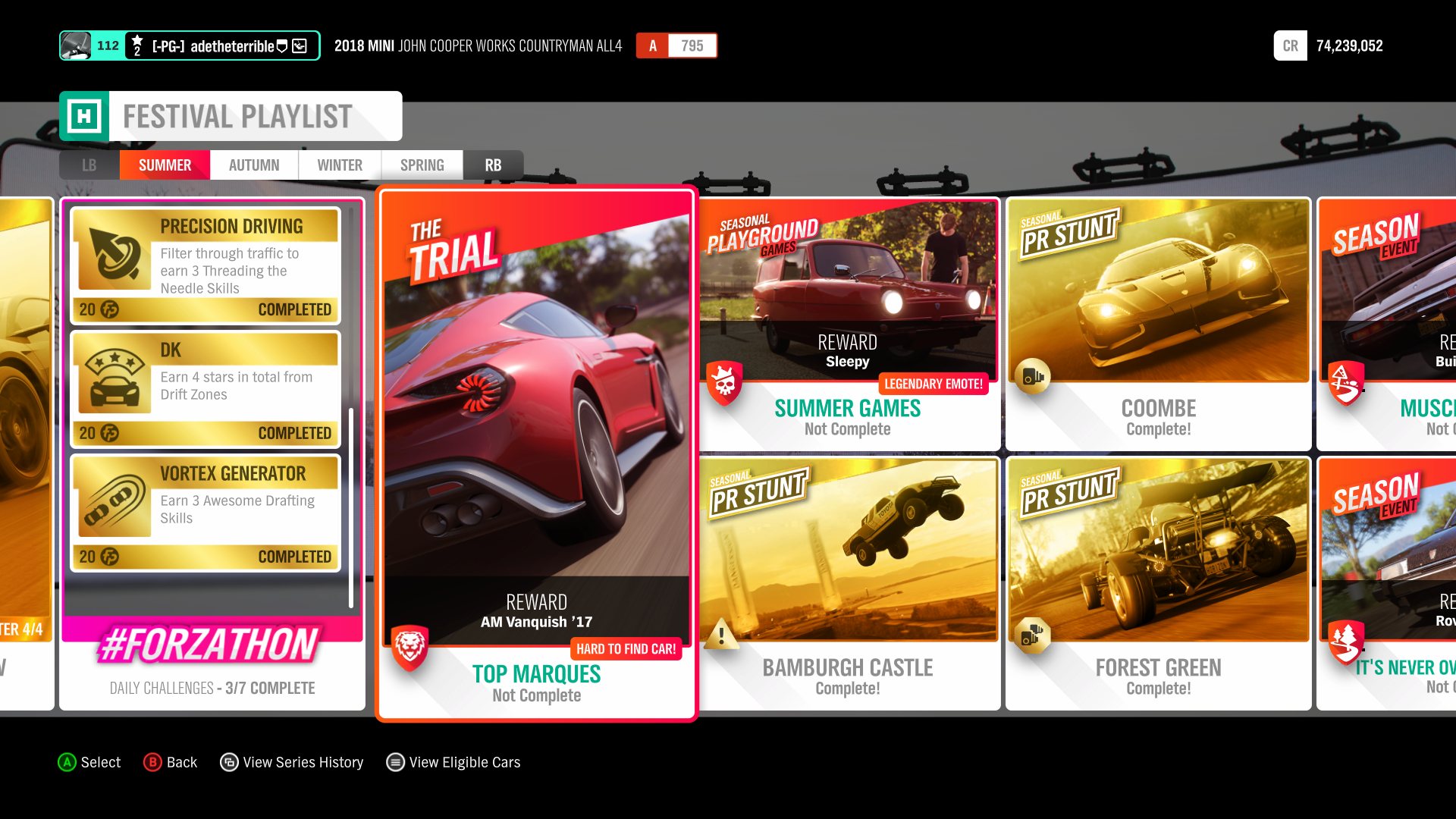Select the Summer Games playground tile
1456x819 pixels.
[x=848, y=325]
